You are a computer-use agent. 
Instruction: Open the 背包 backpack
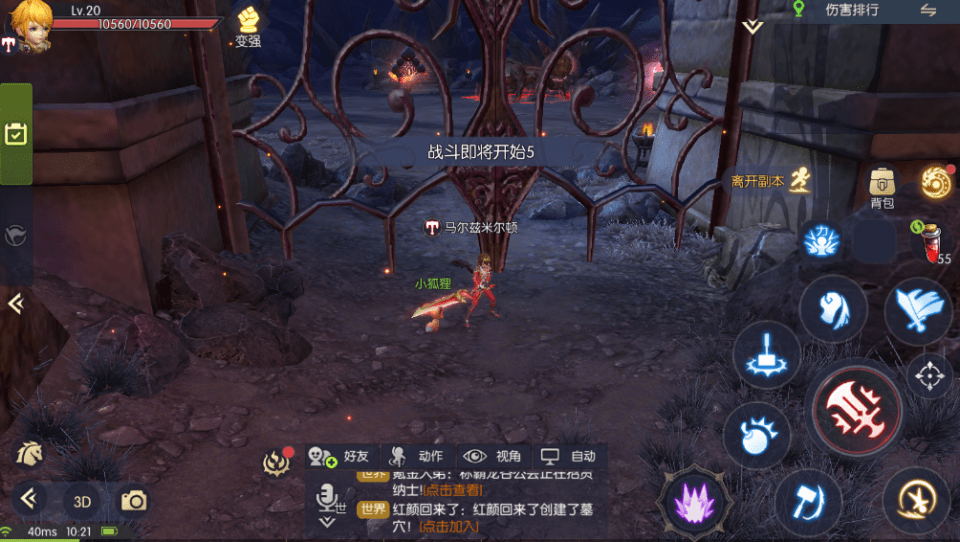point(881,186)
